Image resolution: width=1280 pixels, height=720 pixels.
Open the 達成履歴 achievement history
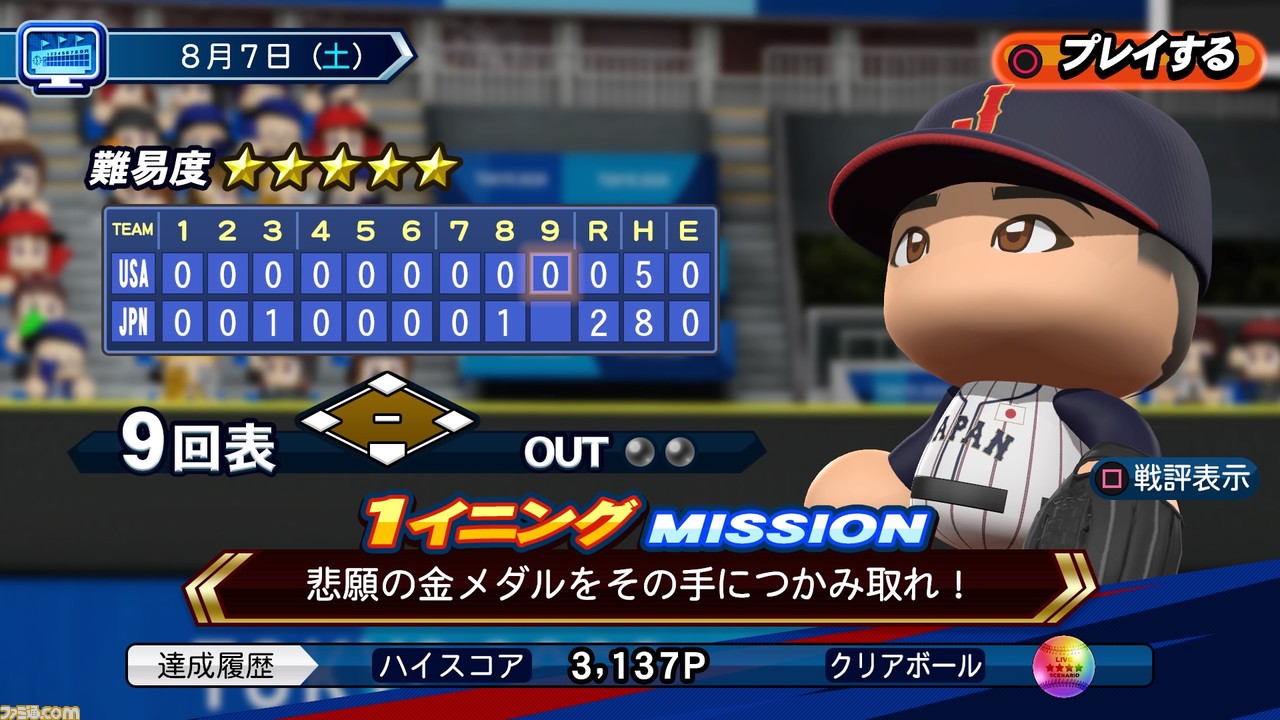click(216, 666)
